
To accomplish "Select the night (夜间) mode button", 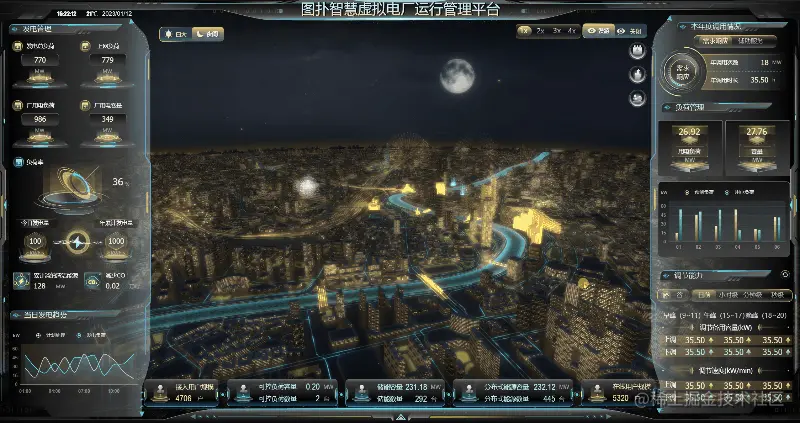I will tap(209, 34).
